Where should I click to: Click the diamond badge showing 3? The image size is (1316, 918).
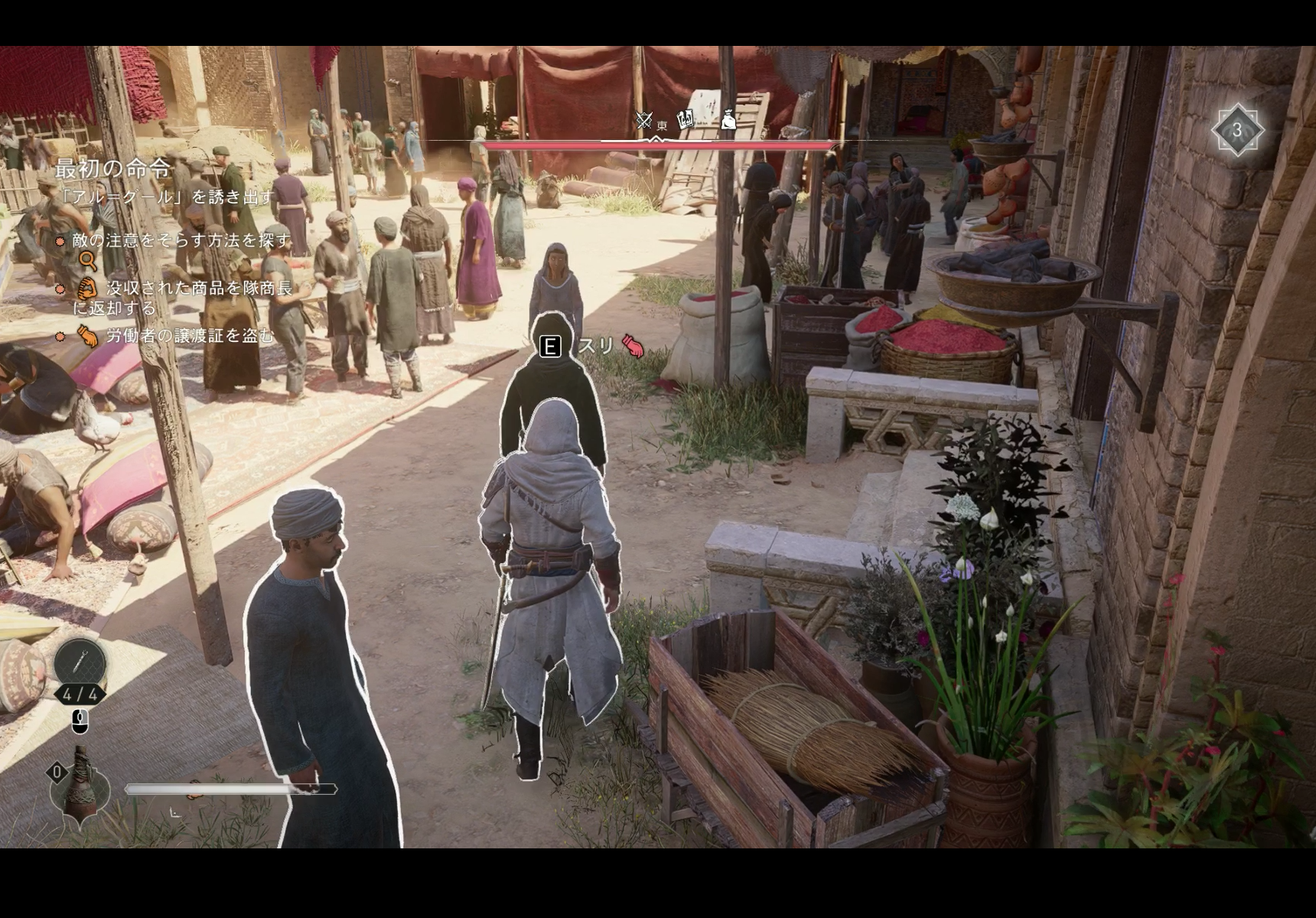point(1236,131)
